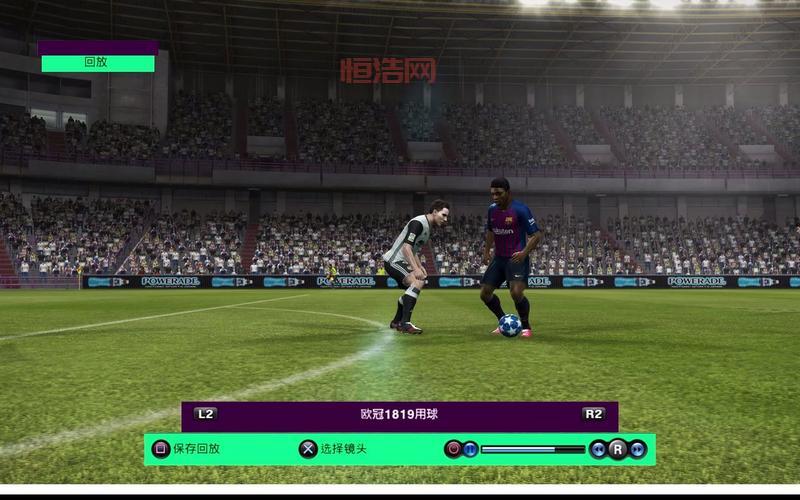The width and height of the screenshot is (800, 500).
Task: Fast-forward the replay with the double-right arrow
Action: coord(637,449)
